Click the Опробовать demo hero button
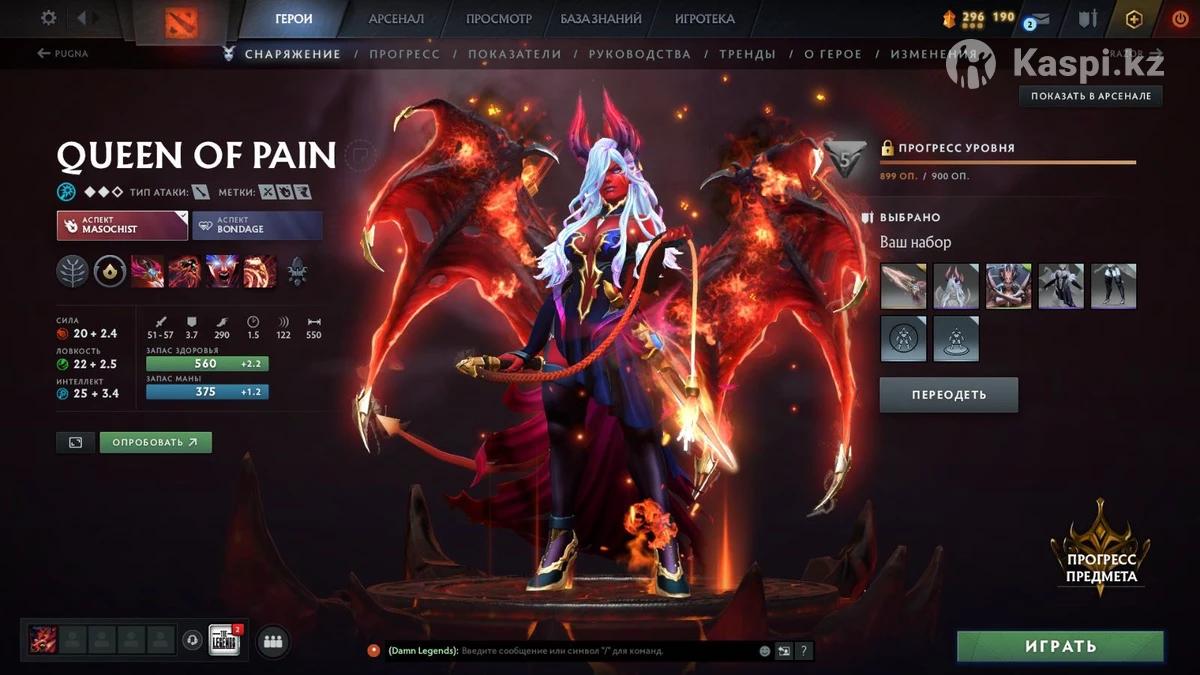 coord(155,442)
